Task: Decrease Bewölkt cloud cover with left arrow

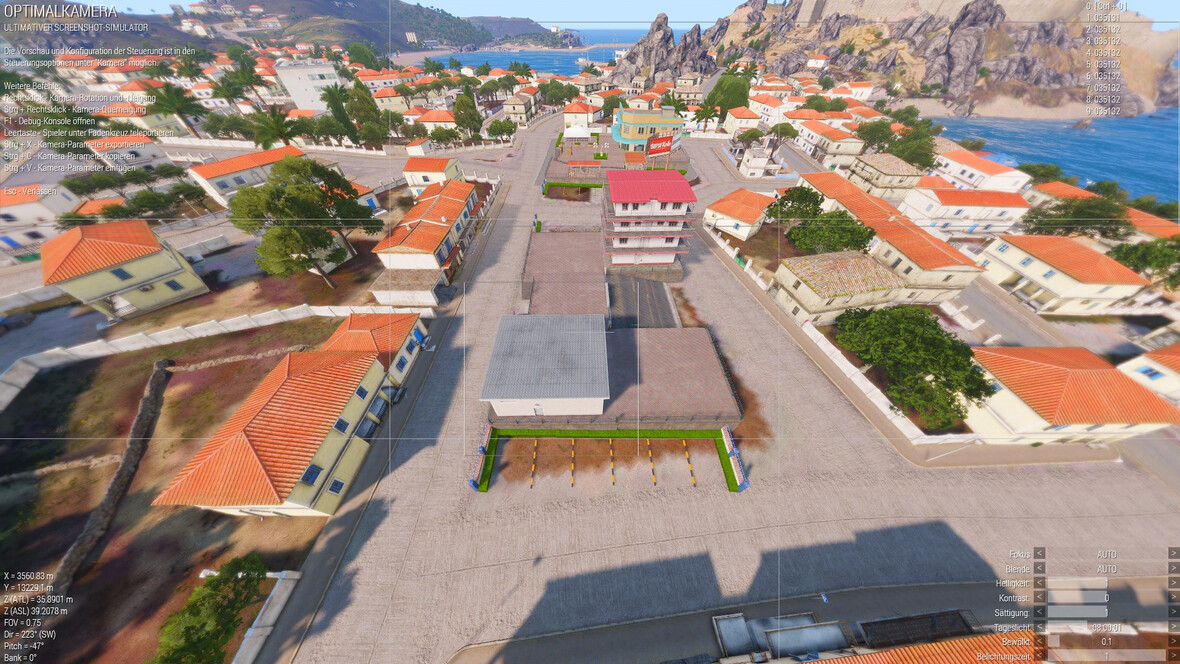Action: [x=1039, y=641]
